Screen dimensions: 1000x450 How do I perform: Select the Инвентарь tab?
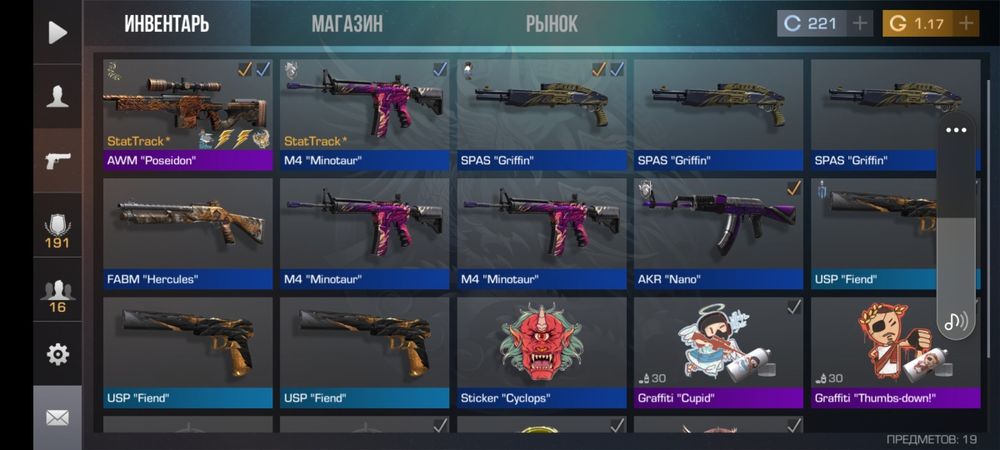(x=166, y=24)
